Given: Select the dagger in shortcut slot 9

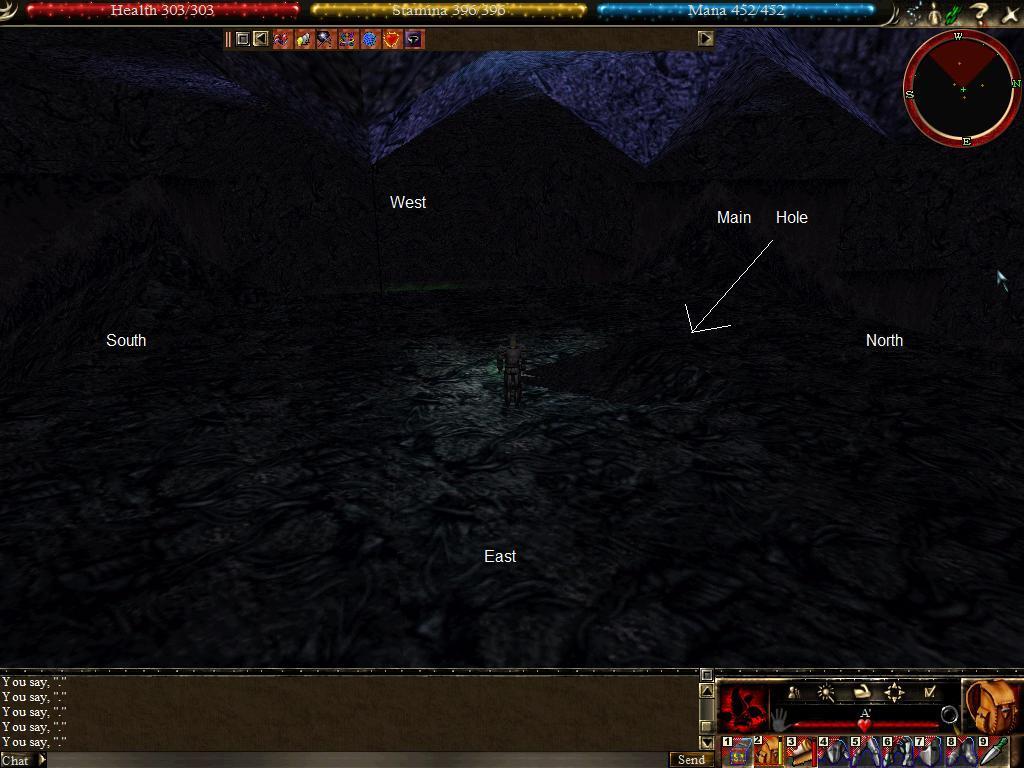Looking at the screenshot, I should pos(992,751).
